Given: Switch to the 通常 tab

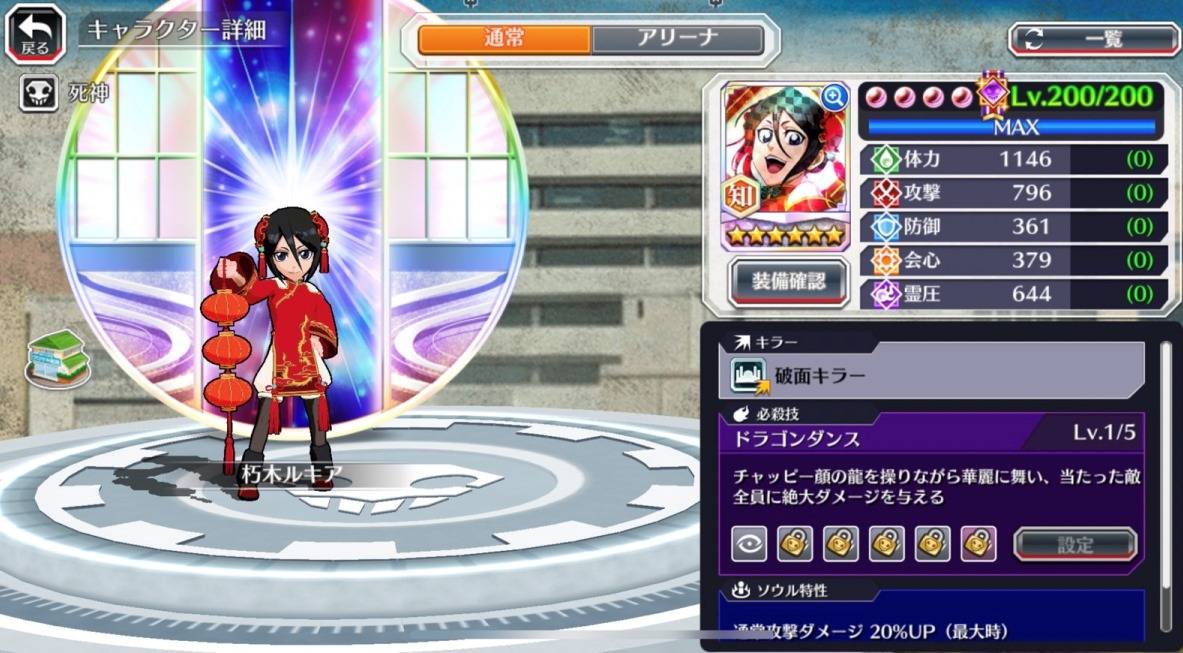Looking at the screenshot, I should pyautogui.click(x=504, y=40).
